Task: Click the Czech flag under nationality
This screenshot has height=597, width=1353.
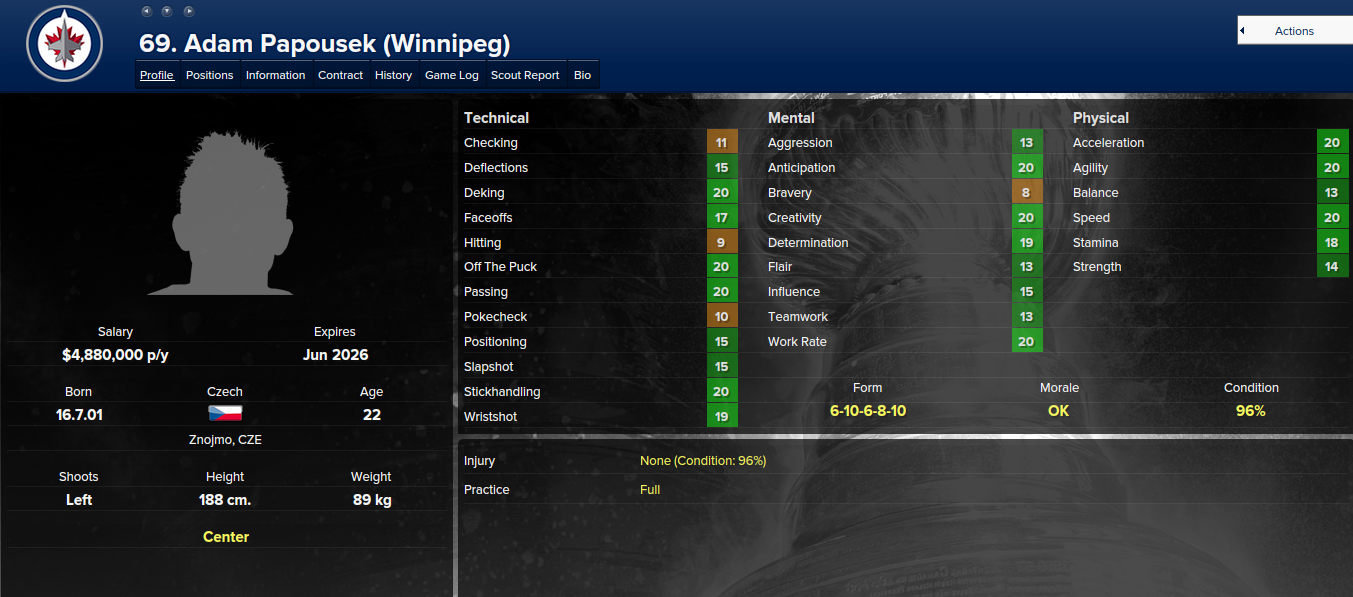Action: pos(225,414)
